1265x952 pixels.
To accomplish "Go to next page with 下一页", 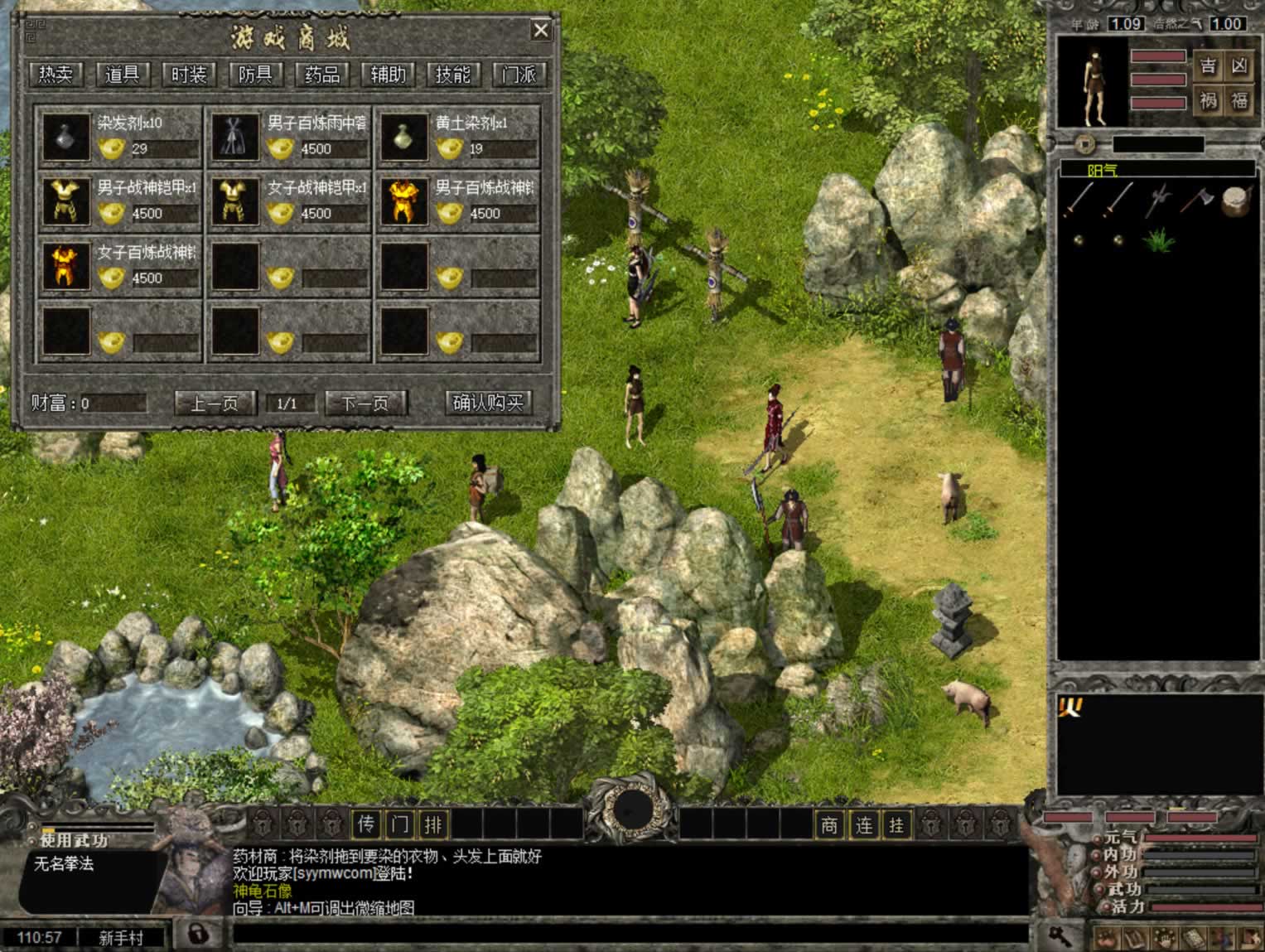I will click(x=366, y=404).
